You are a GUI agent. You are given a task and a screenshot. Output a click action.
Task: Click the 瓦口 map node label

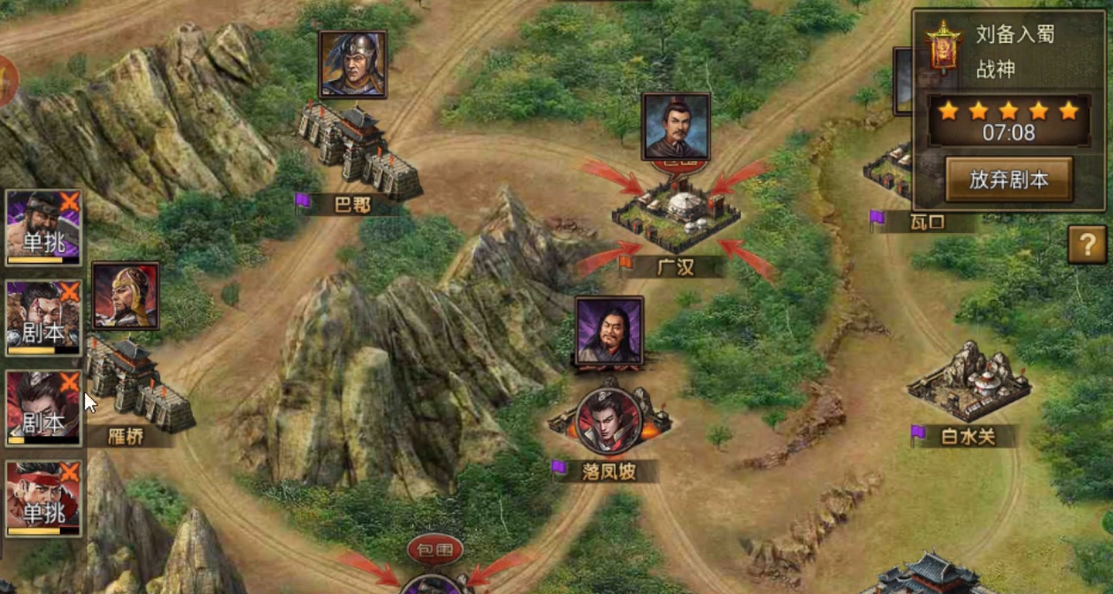coord(926,221)
